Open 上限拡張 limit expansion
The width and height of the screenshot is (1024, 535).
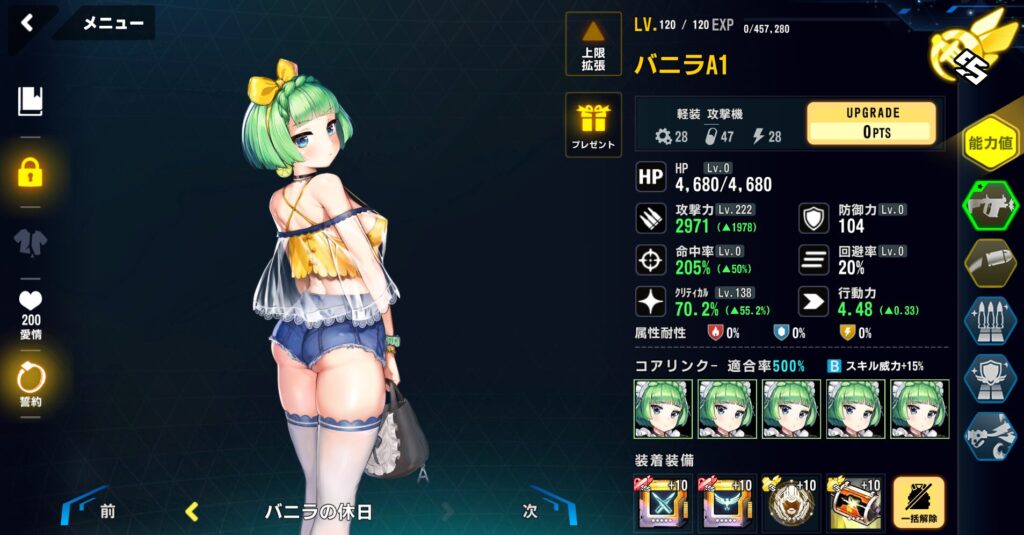(593, 45)
